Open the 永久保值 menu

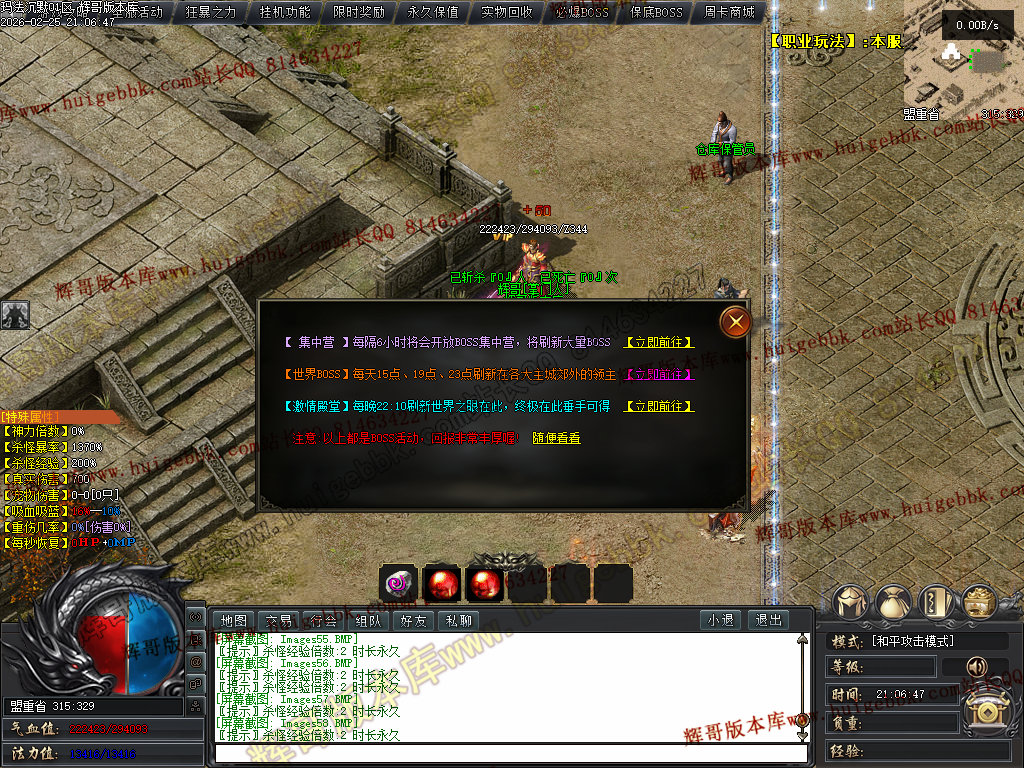pyautogui.click(x=433, y=13)
